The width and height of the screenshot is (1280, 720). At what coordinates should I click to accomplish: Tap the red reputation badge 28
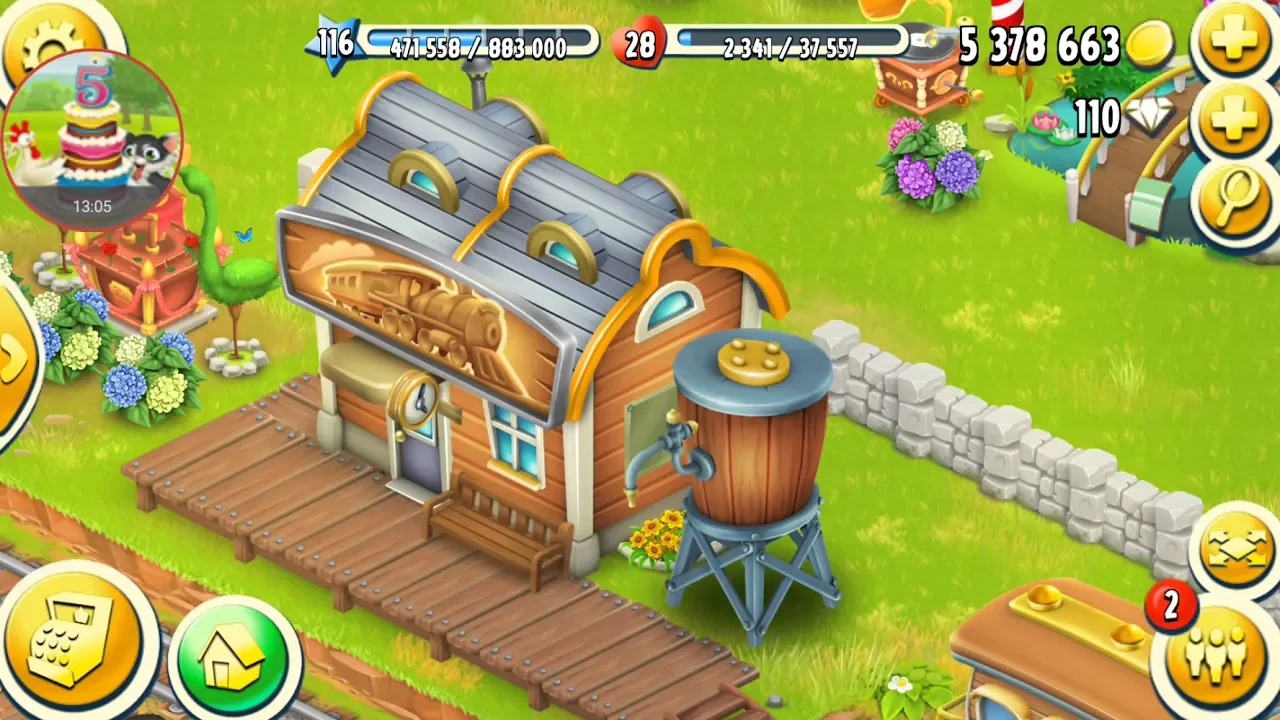click(x=640, y=45)
